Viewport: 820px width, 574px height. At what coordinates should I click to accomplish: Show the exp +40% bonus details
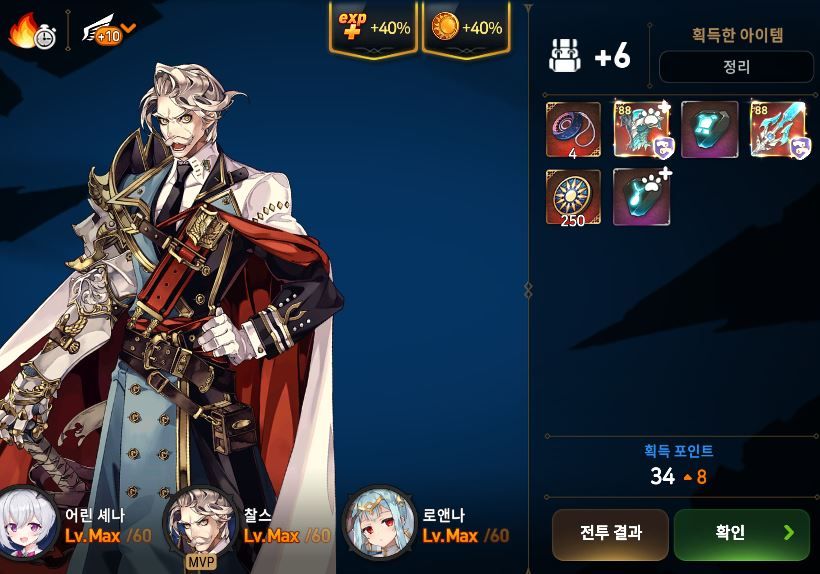373,28
